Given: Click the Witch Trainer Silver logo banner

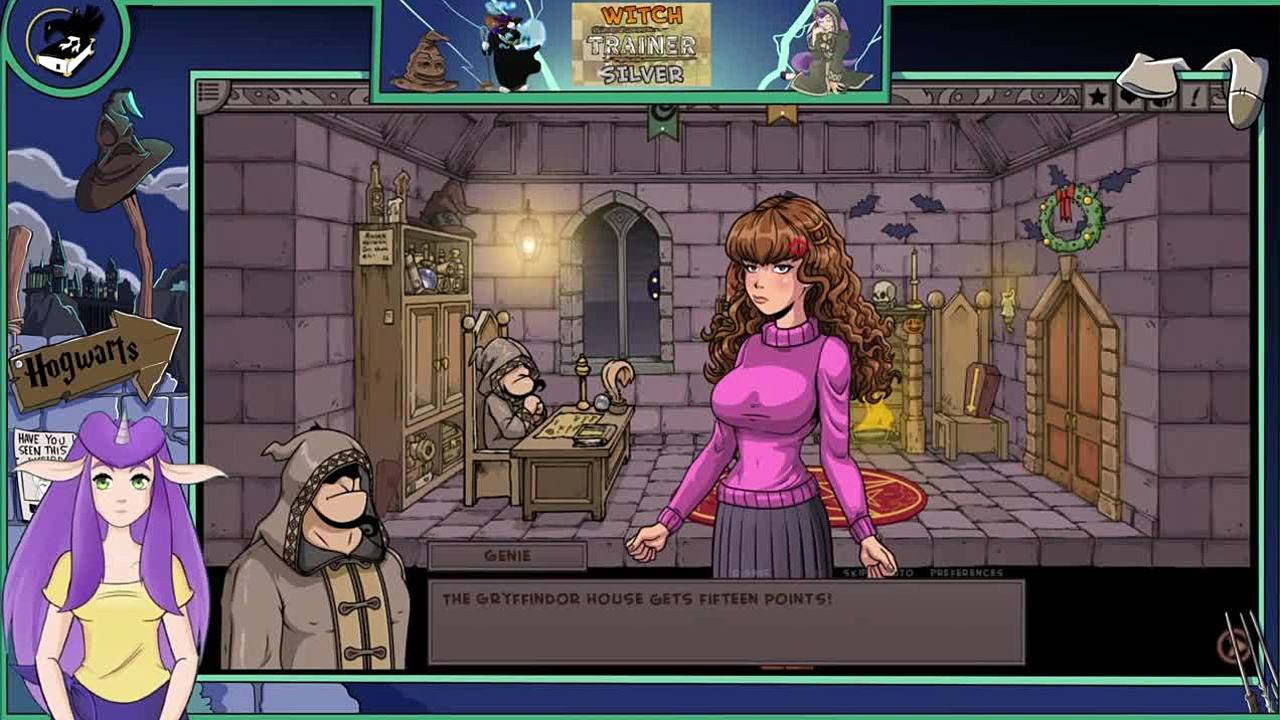Looking at the screenshot, I should (x=641, y=45).
